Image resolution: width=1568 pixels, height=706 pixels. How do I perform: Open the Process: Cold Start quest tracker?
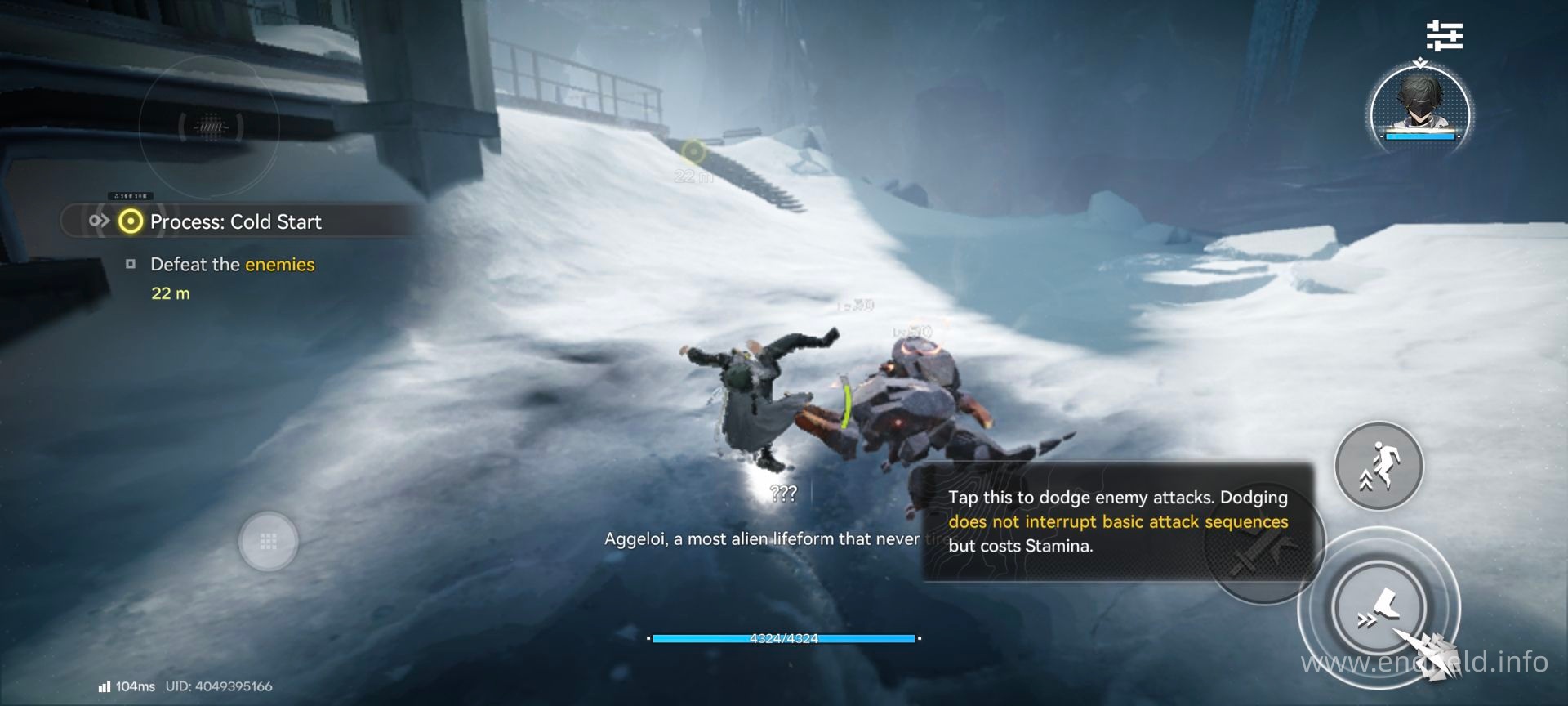click(235, 221)
